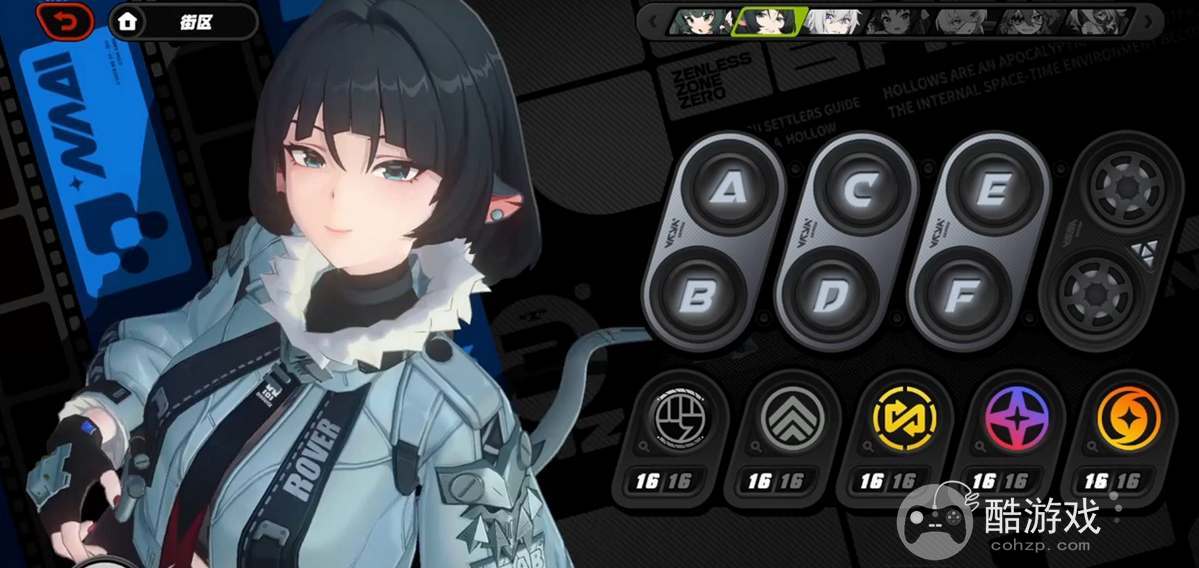Activate core skill node E
Image resolution: width=1199 pixels, height=568 pixels.
click(x=991, y=187)
